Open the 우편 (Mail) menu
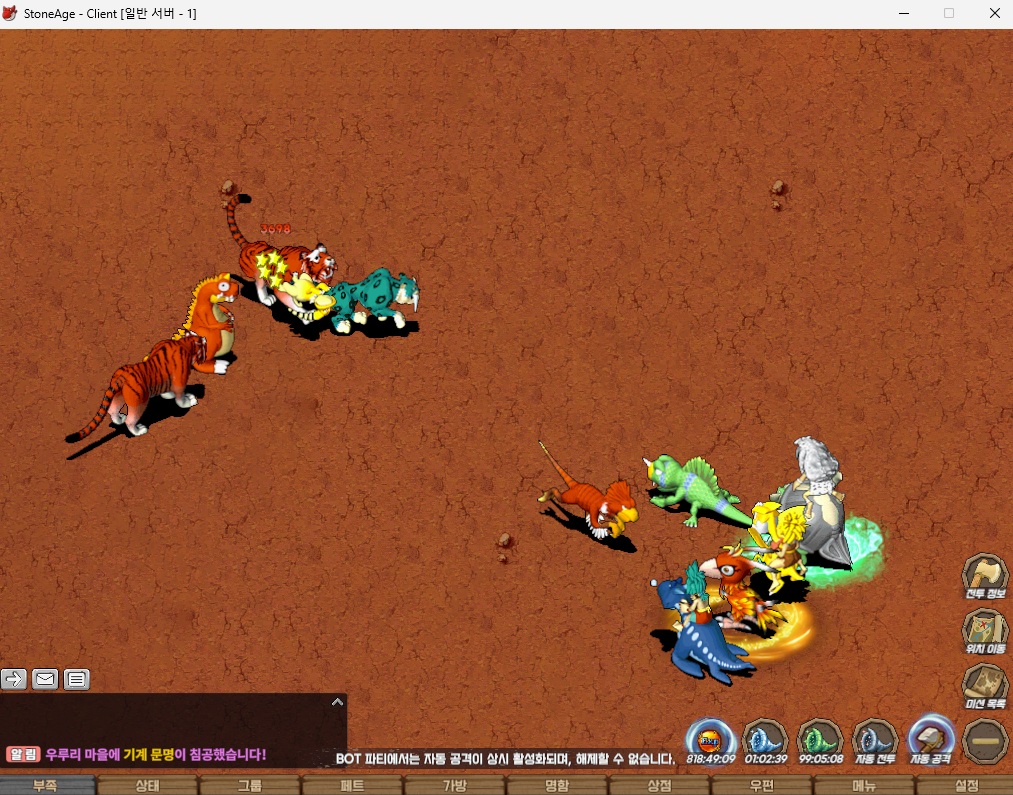Image resolution: width=1013 pixels, height=795 pixels. [x=762, y=786]
